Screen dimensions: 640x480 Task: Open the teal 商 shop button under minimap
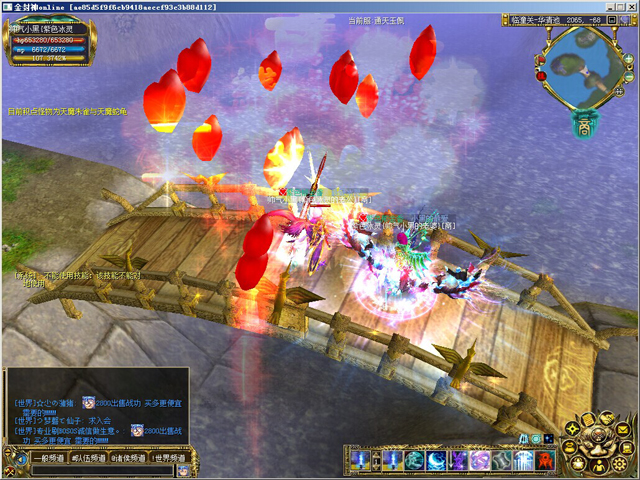click(584, 126)
